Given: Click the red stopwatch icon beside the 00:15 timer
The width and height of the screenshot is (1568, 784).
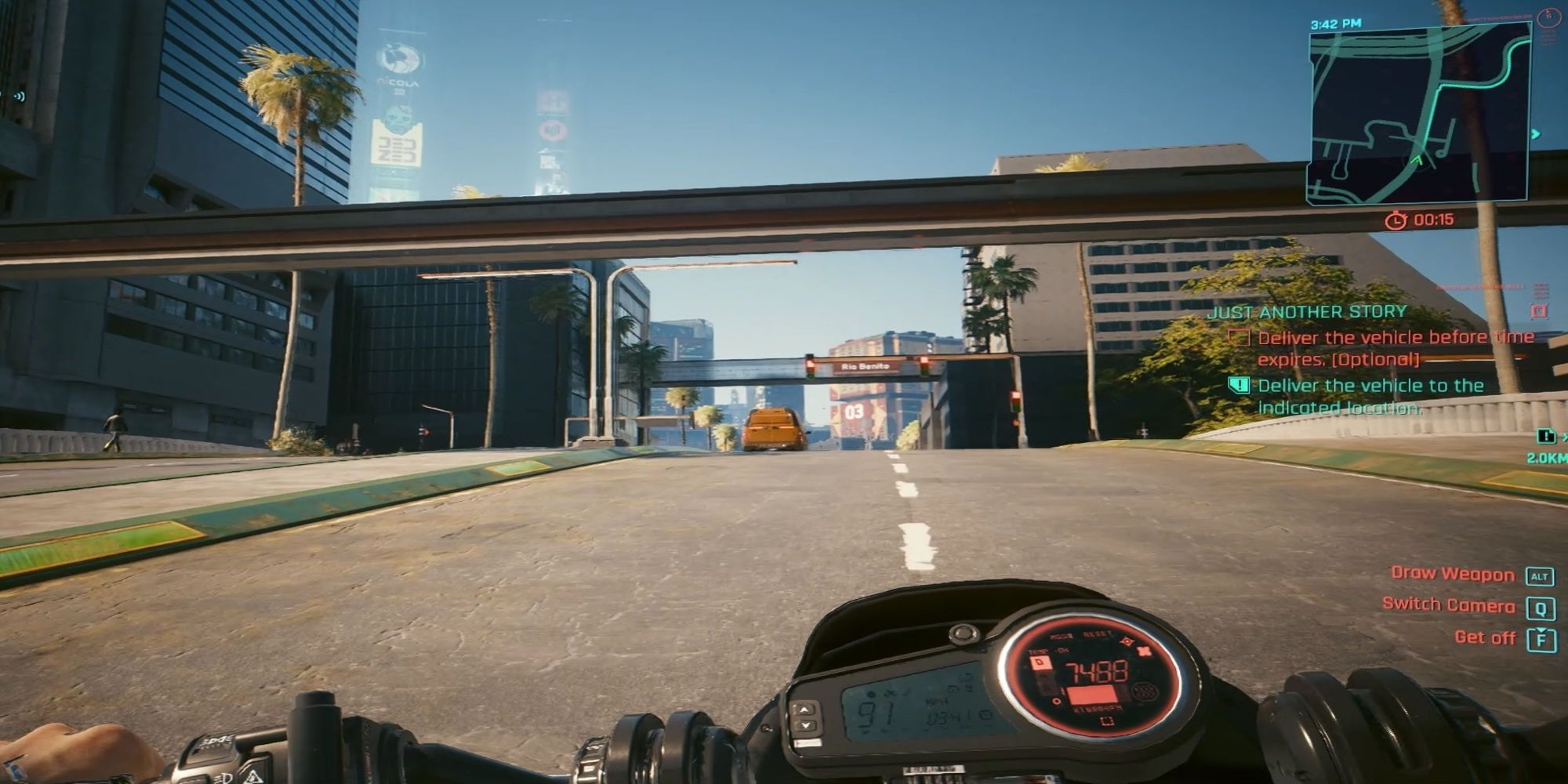Looking at the screenshot, I should (x=1396, y=220).
